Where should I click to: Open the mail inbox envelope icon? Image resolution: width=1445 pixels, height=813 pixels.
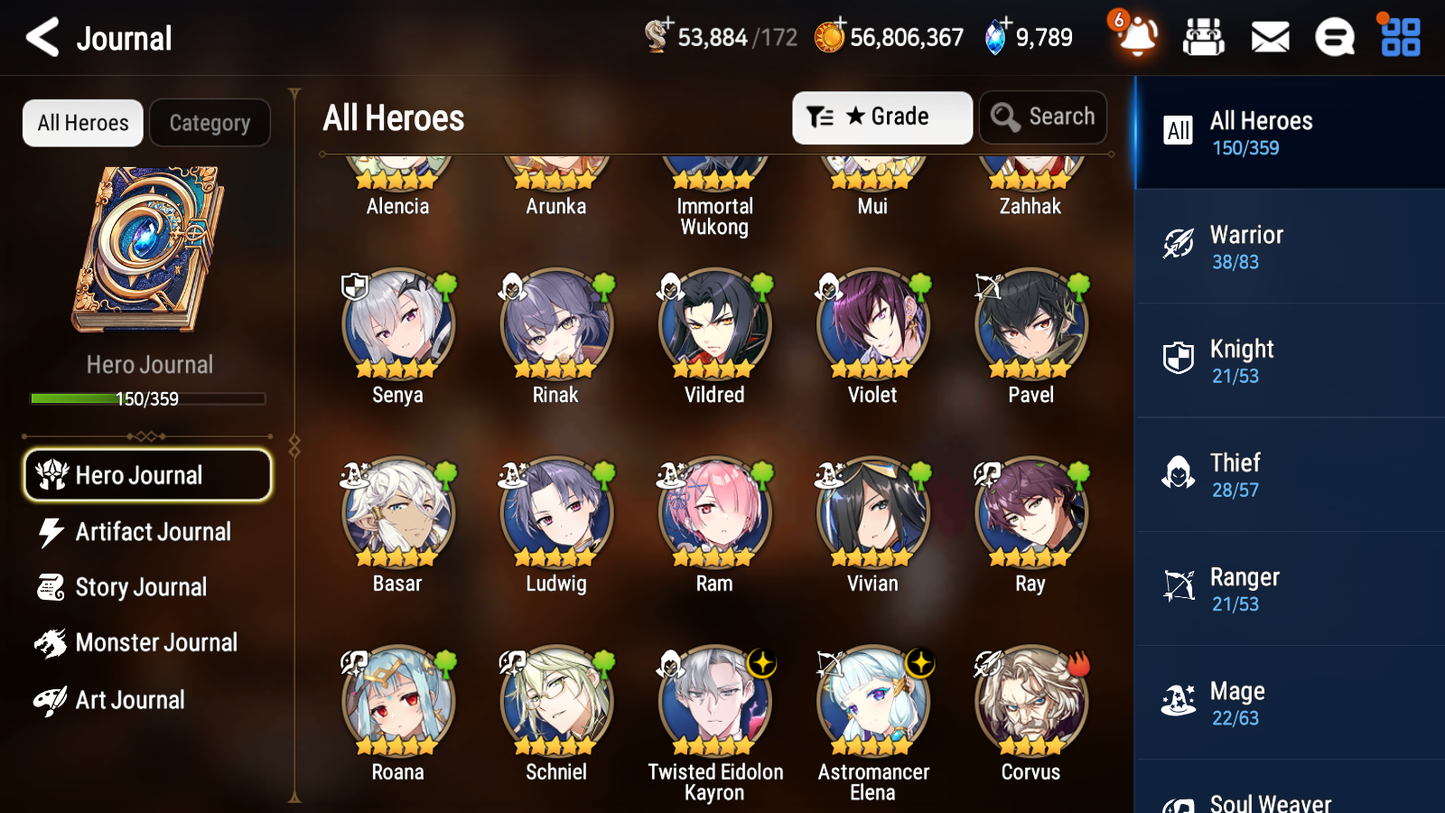coord(1269,36)
